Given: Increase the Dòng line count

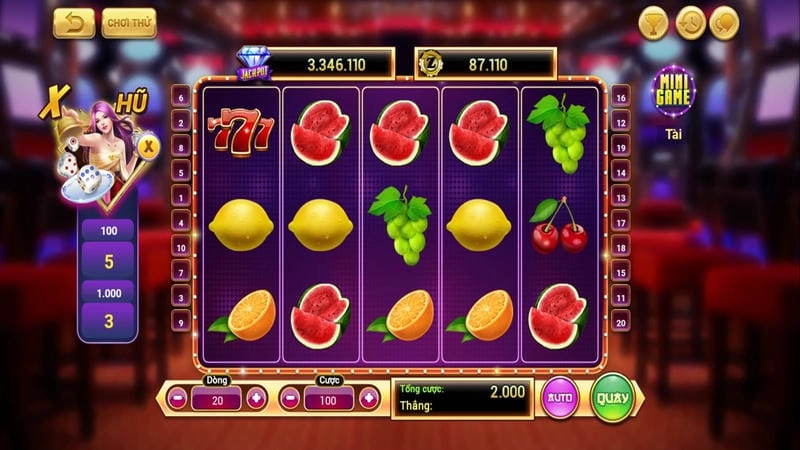Looking at the screenshot, I should [x=255, y=399].
